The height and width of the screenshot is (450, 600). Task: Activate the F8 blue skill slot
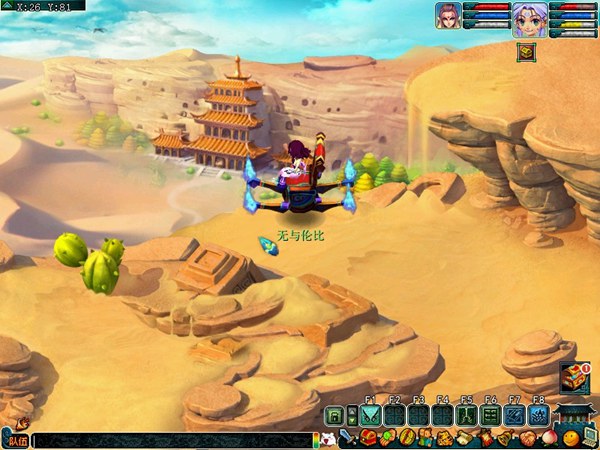(538, 416)
